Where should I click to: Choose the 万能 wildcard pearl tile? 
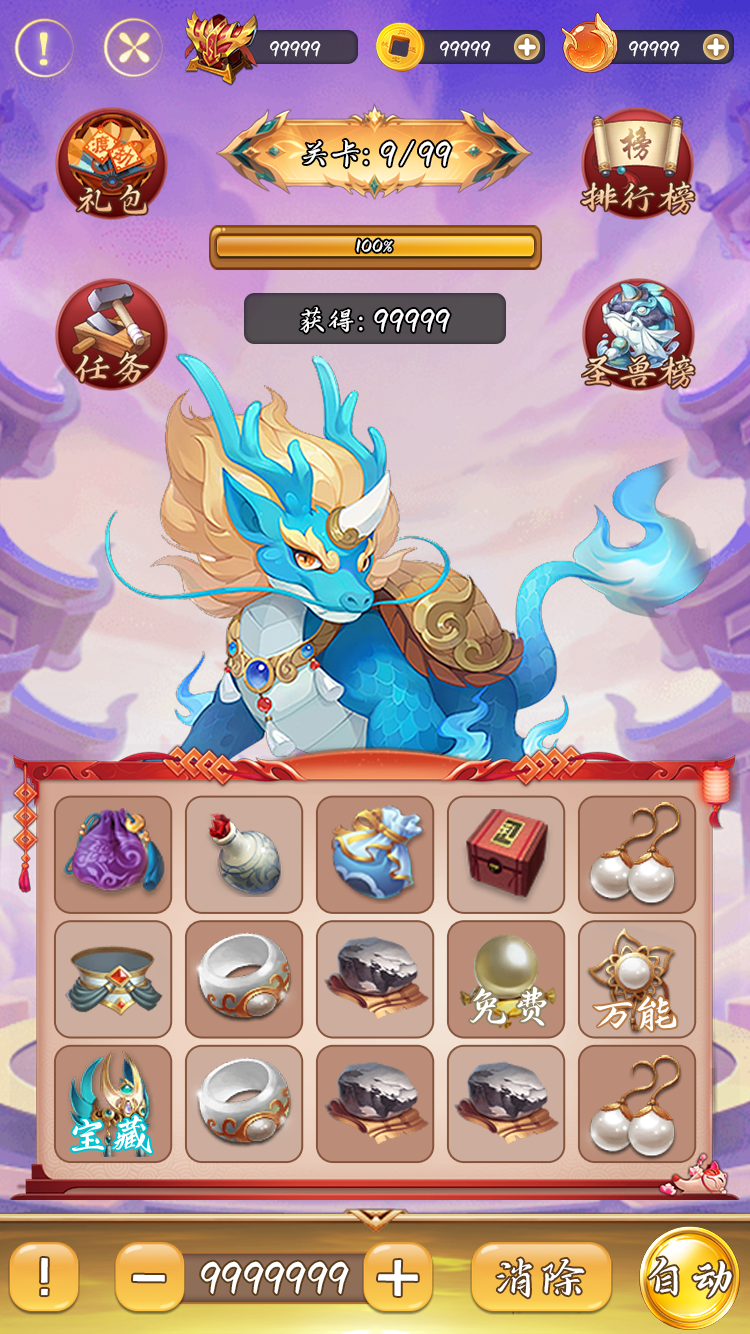pyautogui.click(x=637, y=979)
